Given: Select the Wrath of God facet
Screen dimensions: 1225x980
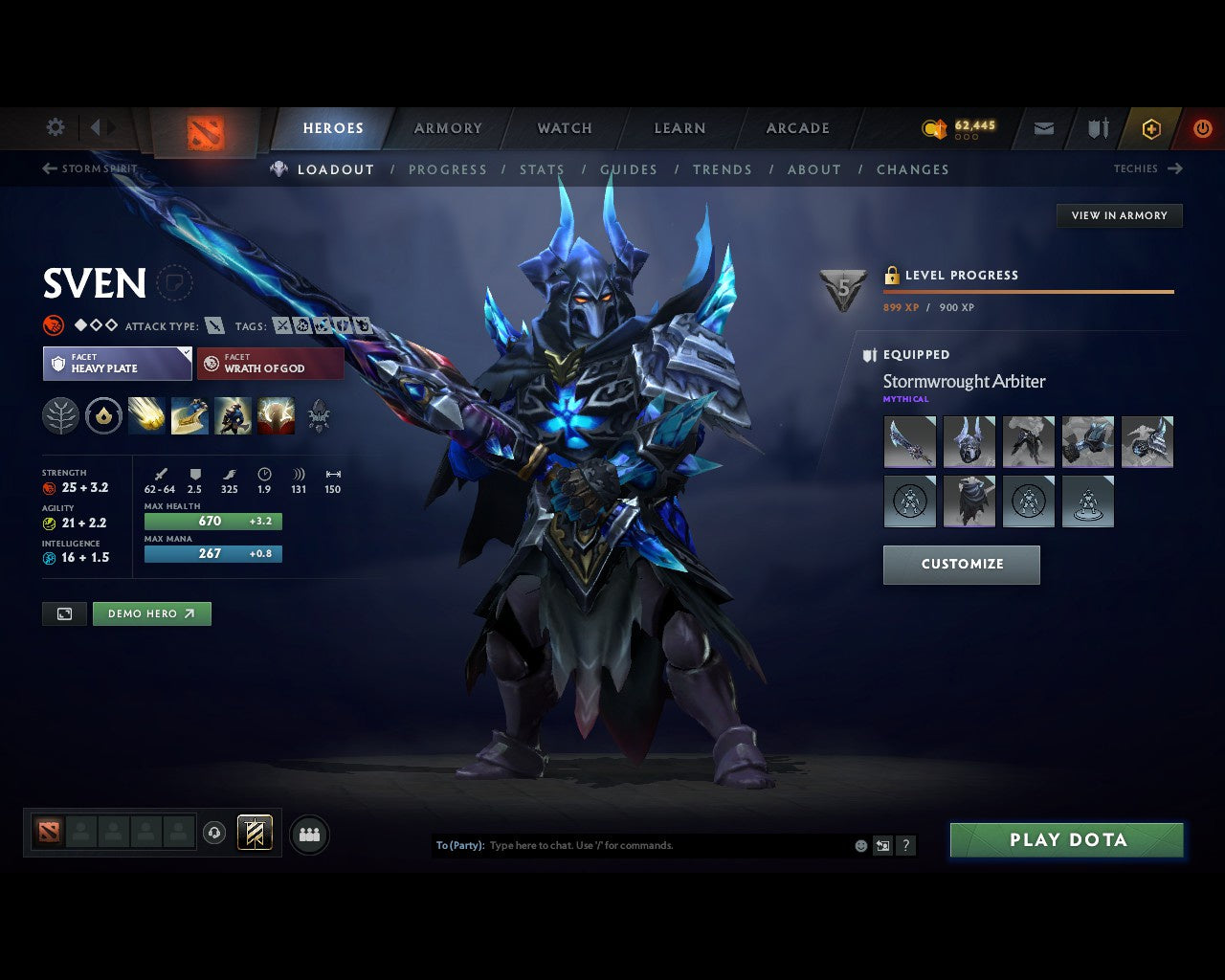Looking at the screenshot, I should 270,364.
